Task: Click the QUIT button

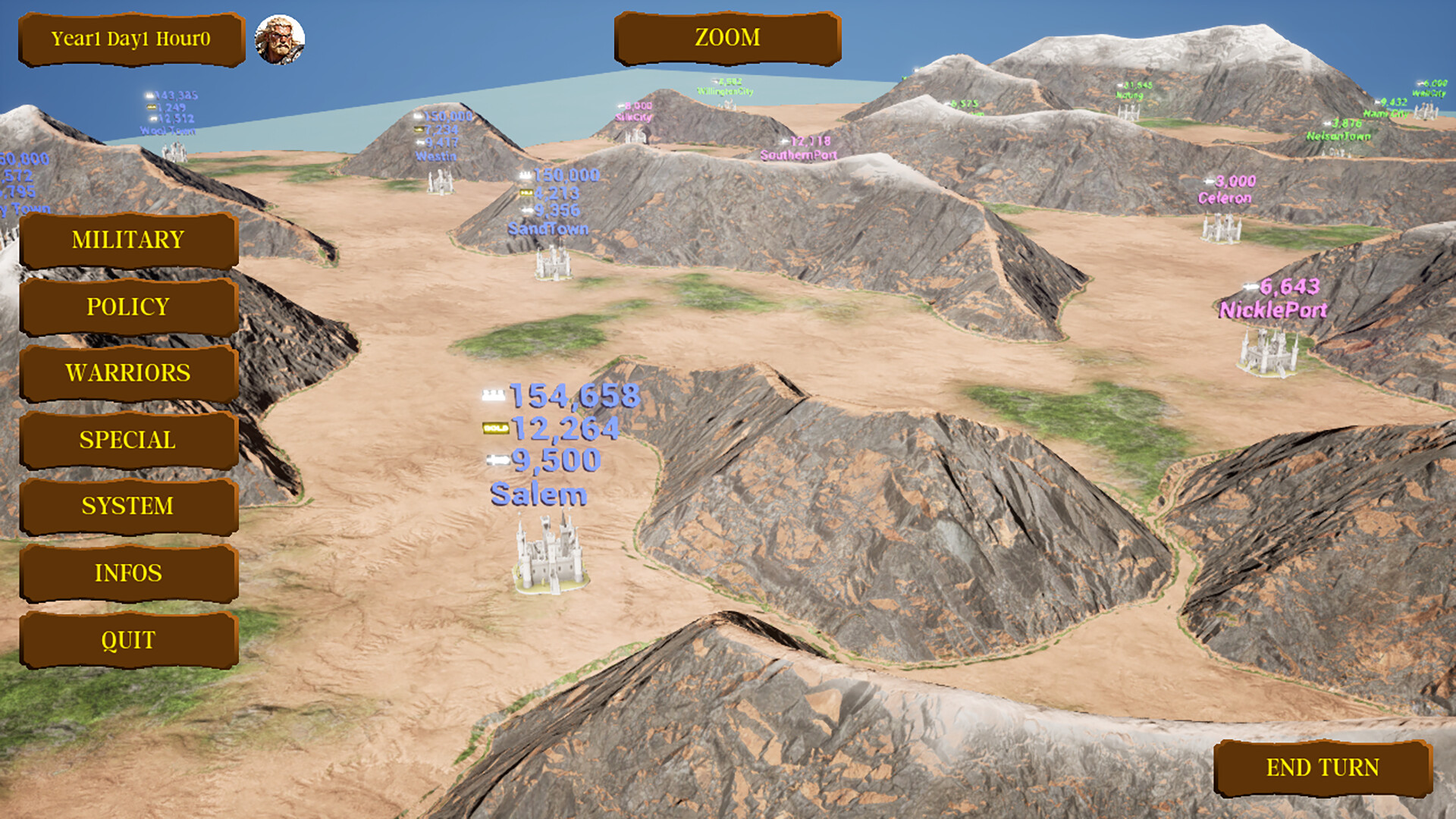Action: [128, 641]
